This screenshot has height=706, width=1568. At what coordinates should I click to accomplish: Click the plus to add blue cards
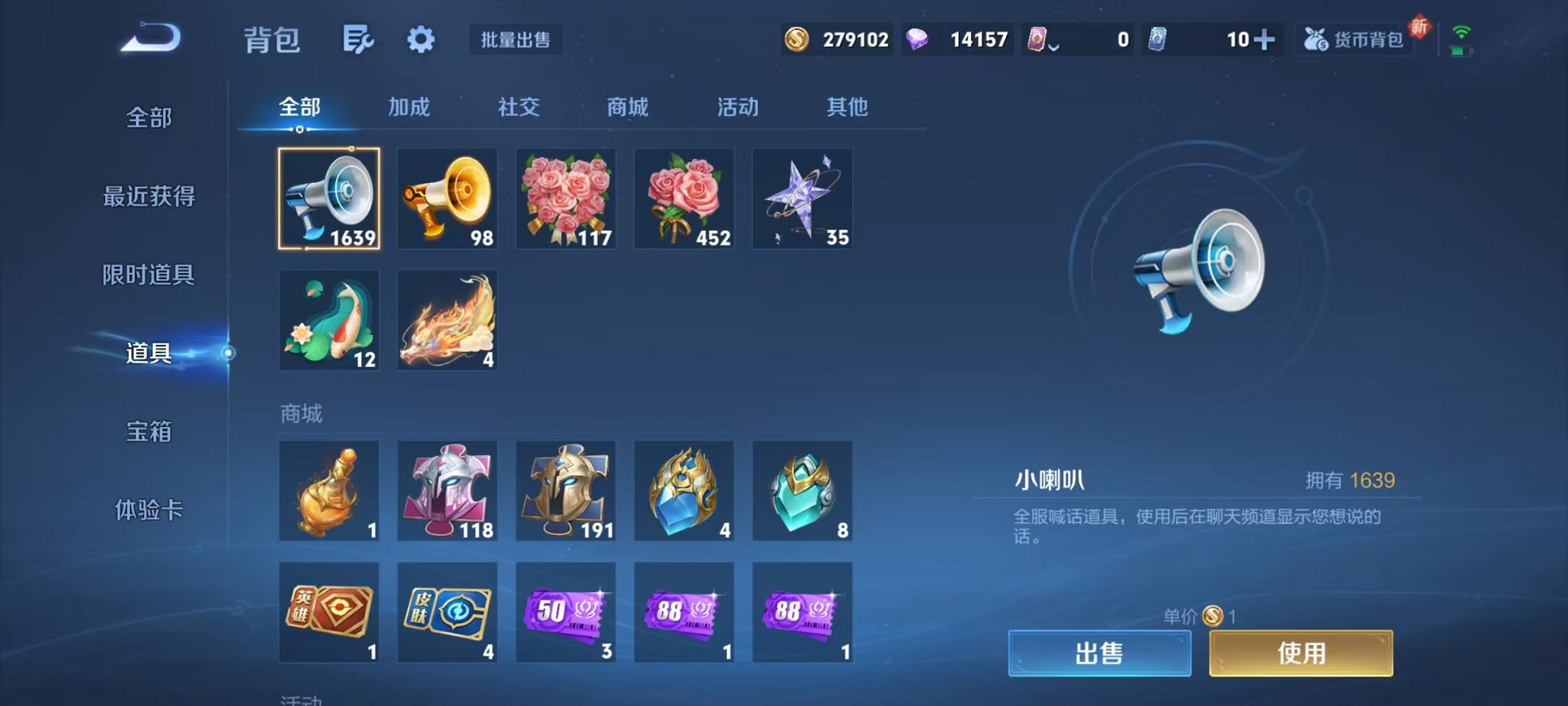(1263, 38)
